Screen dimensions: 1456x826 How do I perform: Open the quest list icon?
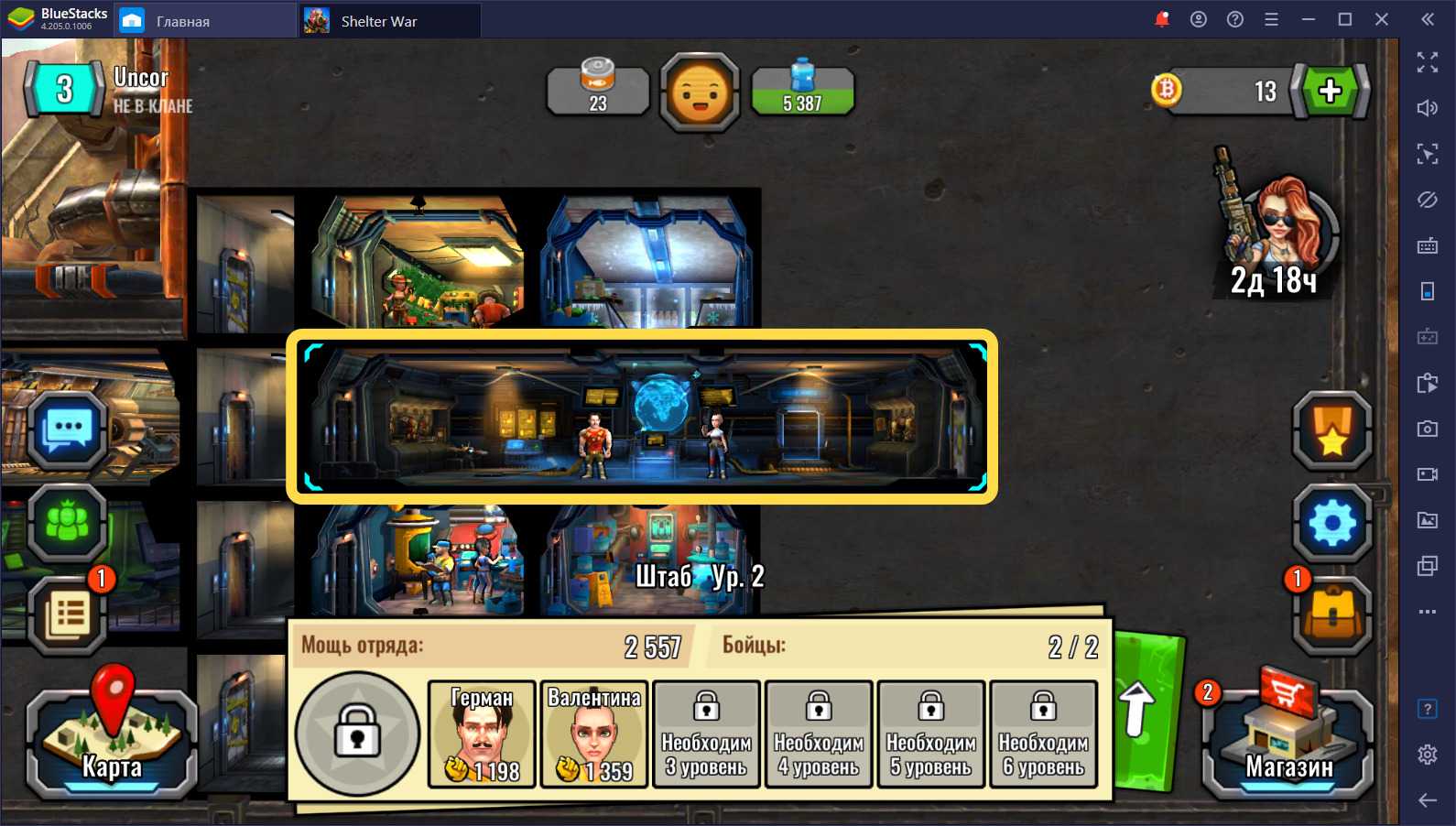pos(68,614)
